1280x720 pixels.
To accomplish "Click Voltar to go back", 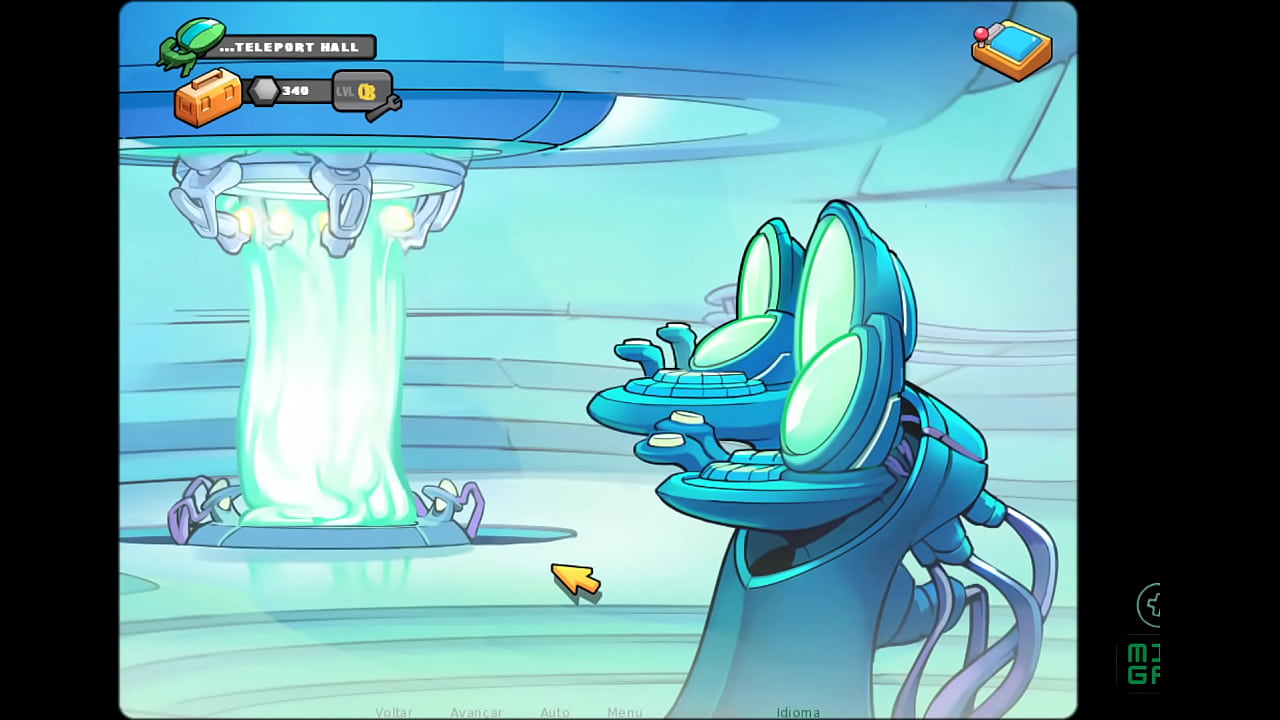I will click(x=394, y=712).
